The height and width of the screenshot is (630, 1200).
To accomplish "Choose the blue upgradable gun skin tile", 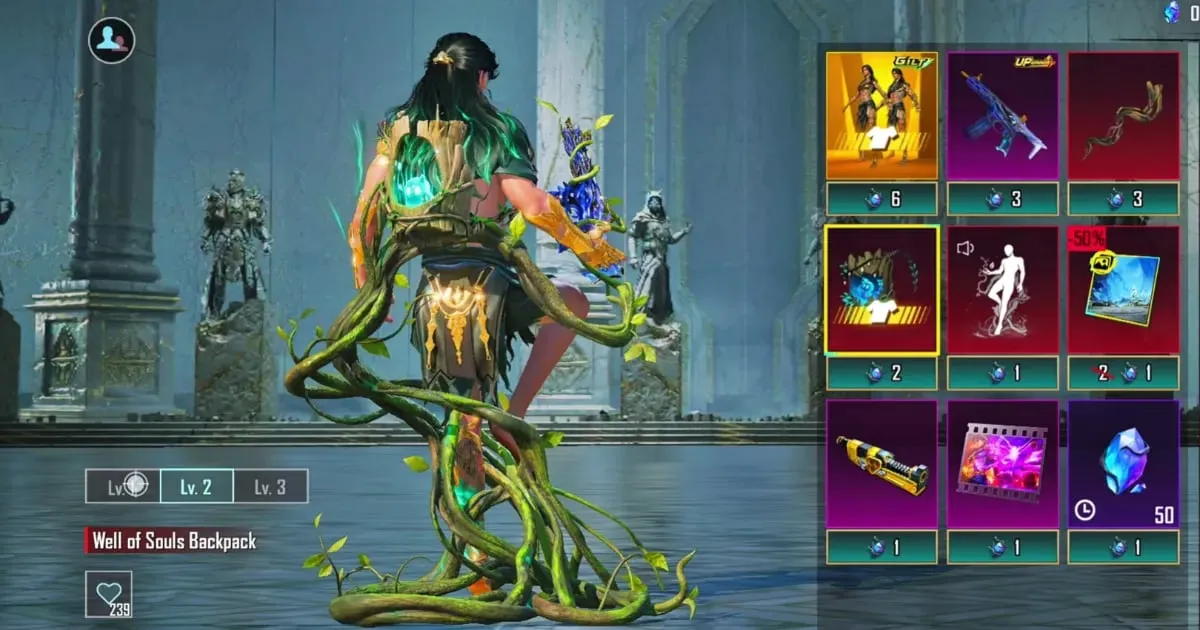I will (x=1002, y=115).
